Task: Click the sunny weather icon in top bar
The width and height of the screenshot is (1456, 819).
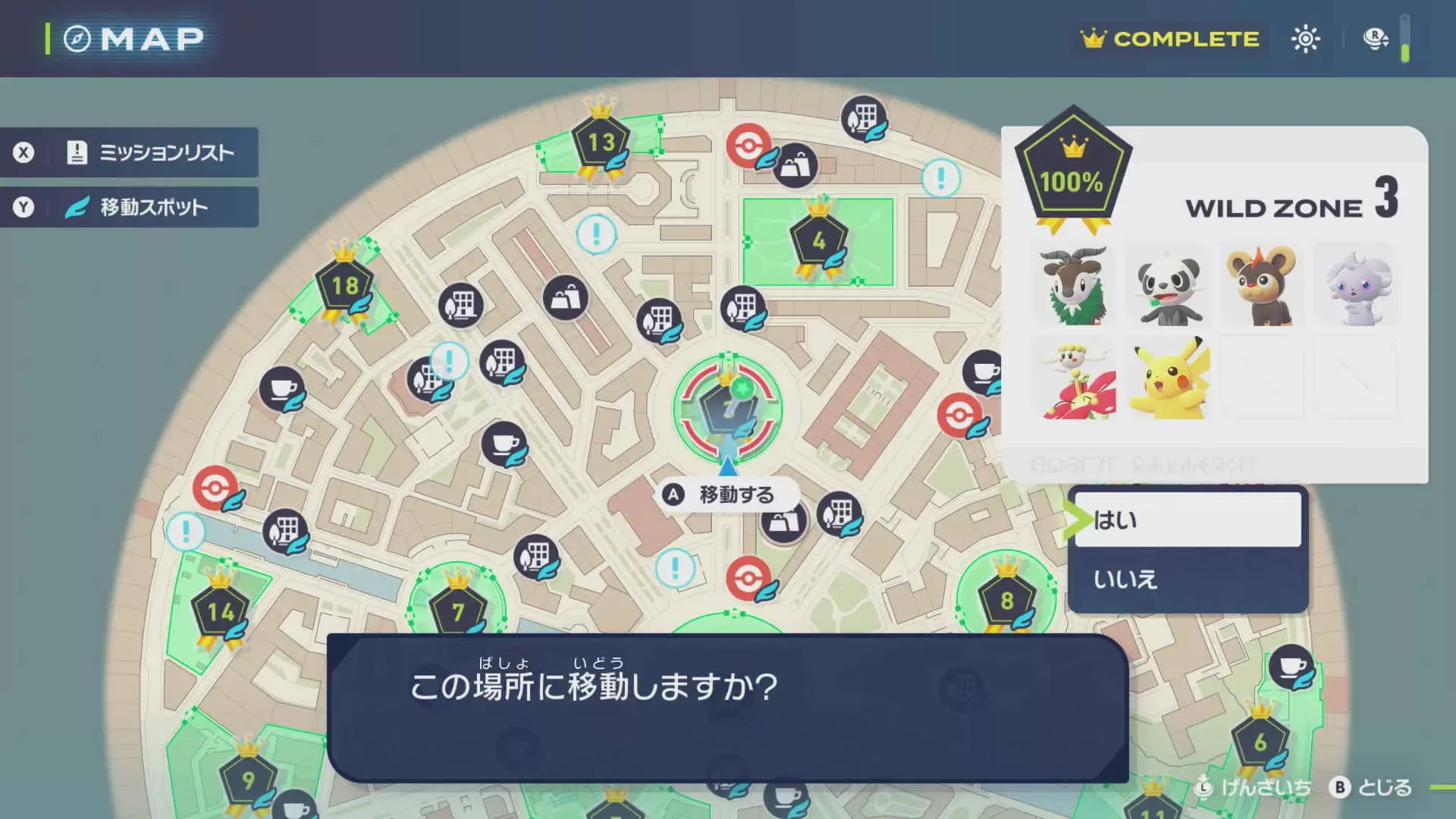Action: tap(1306, 38)
